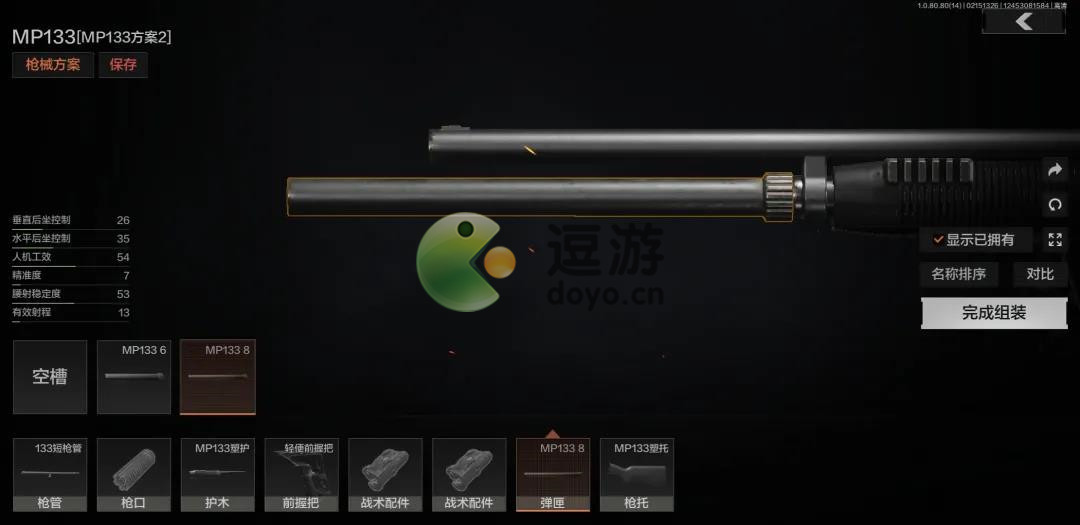The width and height of the screenshot is (1080, 525).
Task: Select the MP133 6 part option
Action: pos(134,377)
